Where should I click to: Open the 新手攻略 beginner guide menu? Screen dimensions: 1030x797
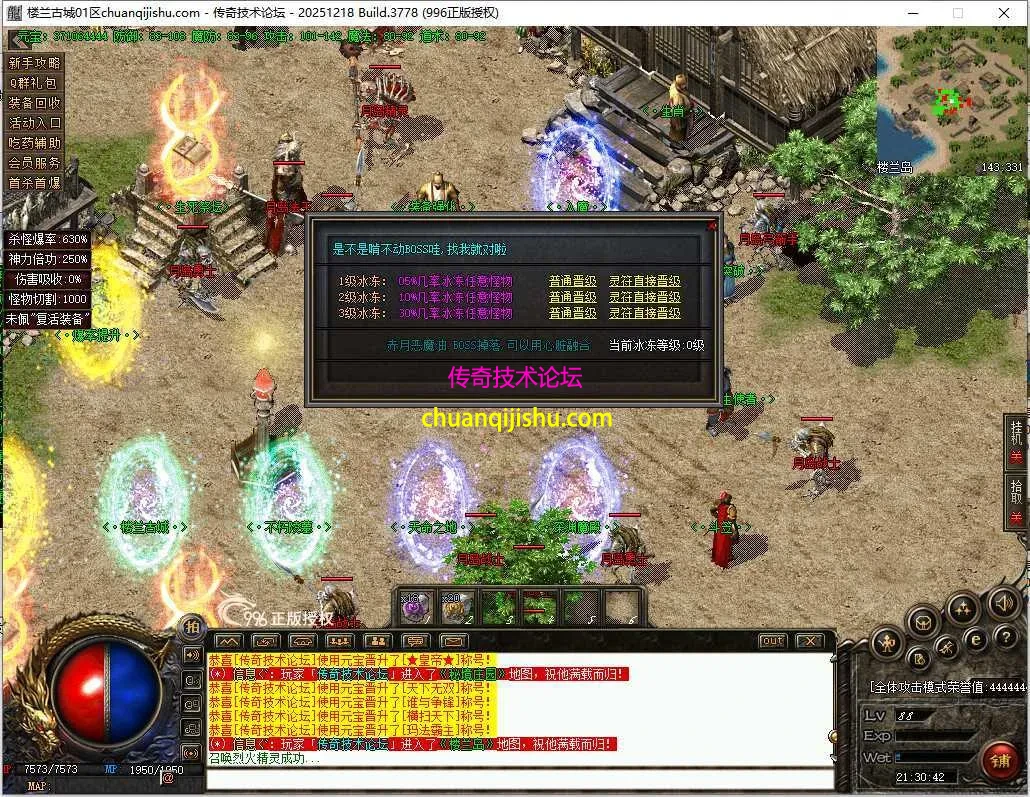pyautogui.click(x=34, y=63)
